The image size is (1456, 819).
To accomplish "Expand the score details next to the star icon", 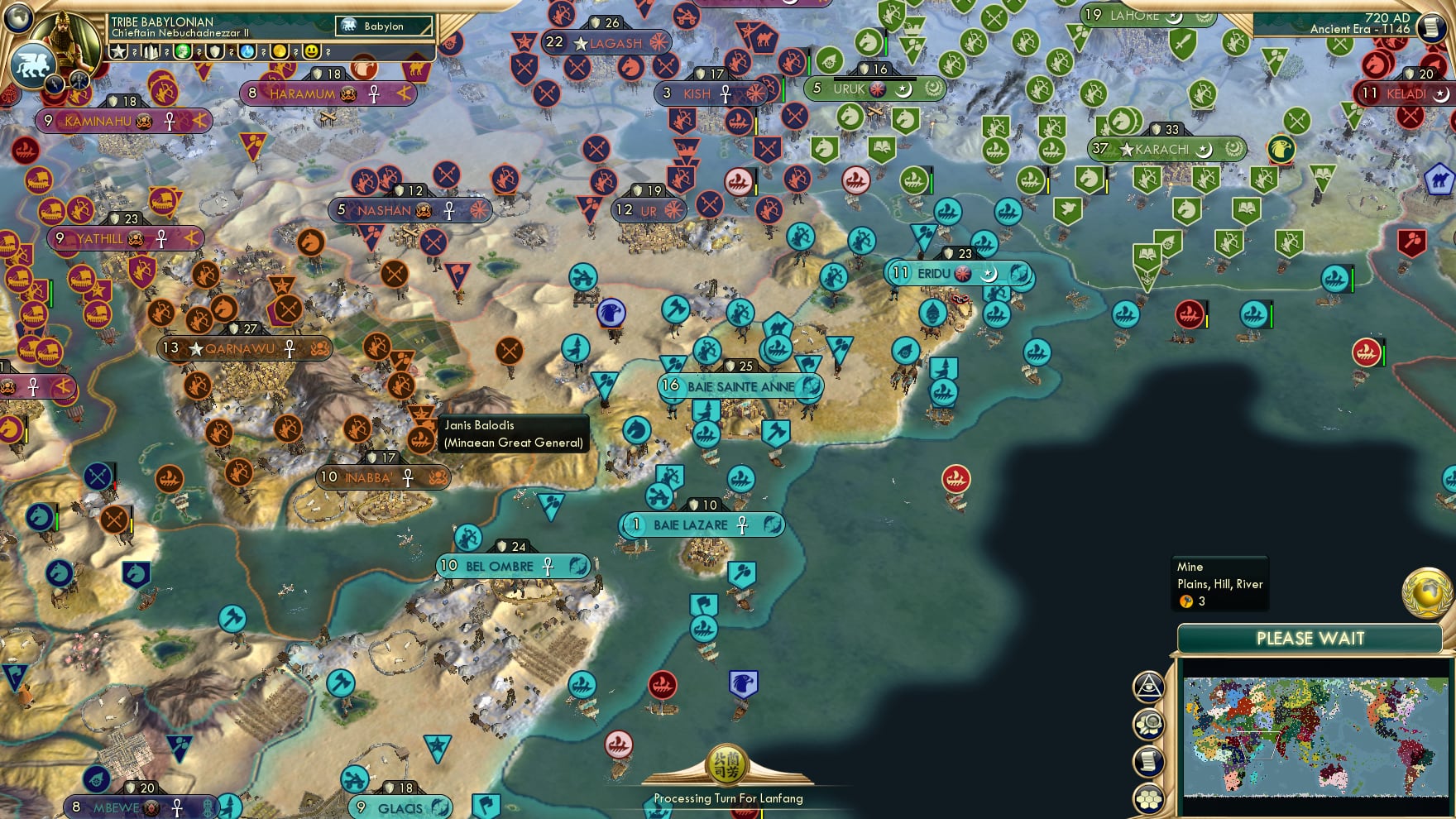I will pos(135,52).
